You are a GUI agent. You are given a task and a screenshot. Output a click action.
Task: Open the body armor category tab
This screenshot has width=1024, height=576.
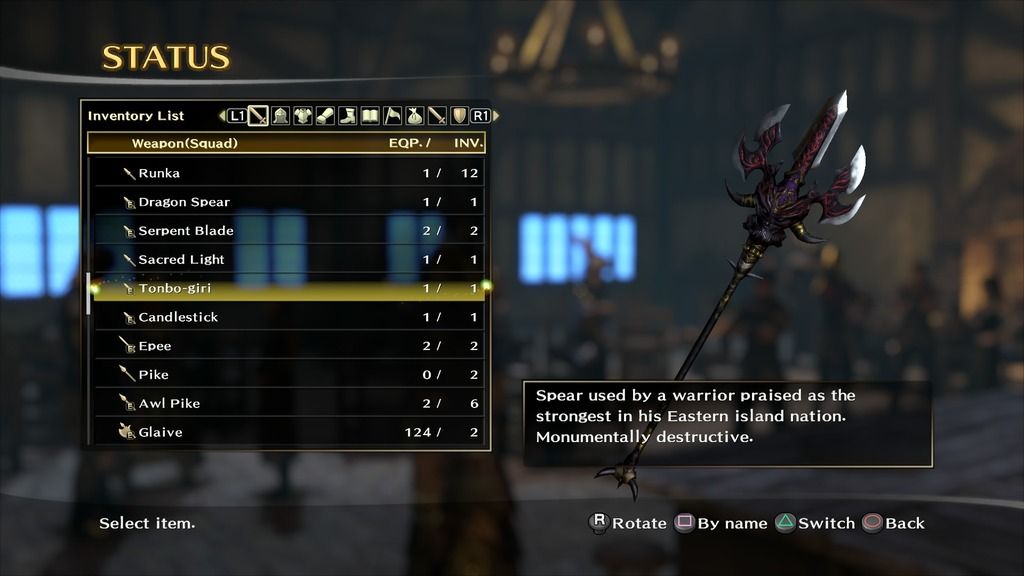pos(303,116)
